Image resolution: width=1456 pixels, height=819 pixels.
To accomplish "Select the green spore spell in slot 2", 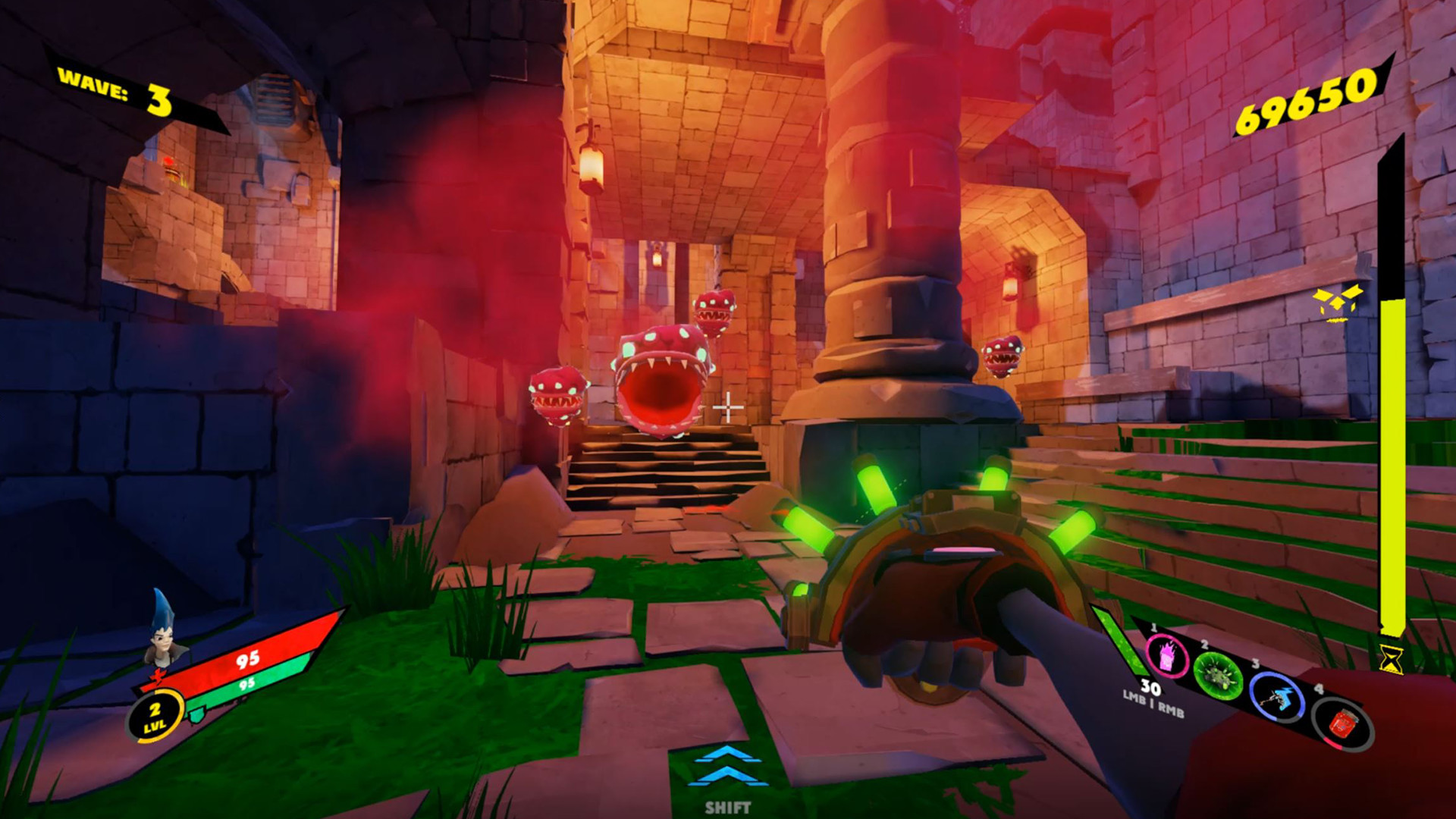I will [1218, 676].
